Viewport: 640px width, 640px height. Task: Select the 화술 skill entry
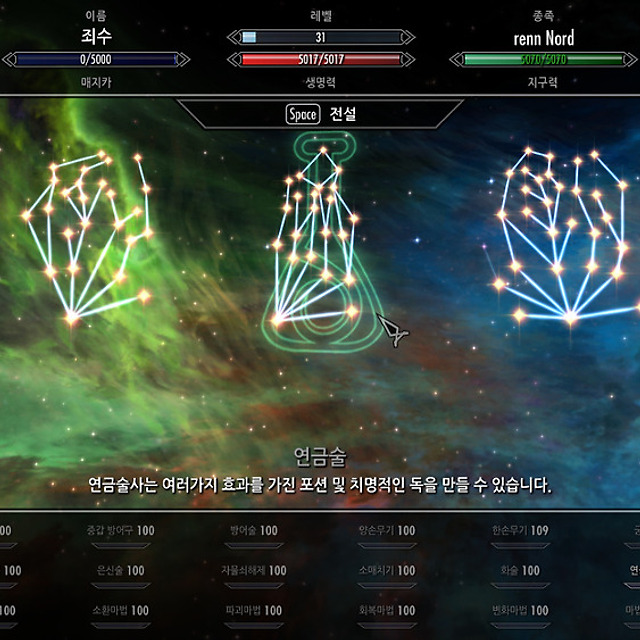tap(520, 570)
